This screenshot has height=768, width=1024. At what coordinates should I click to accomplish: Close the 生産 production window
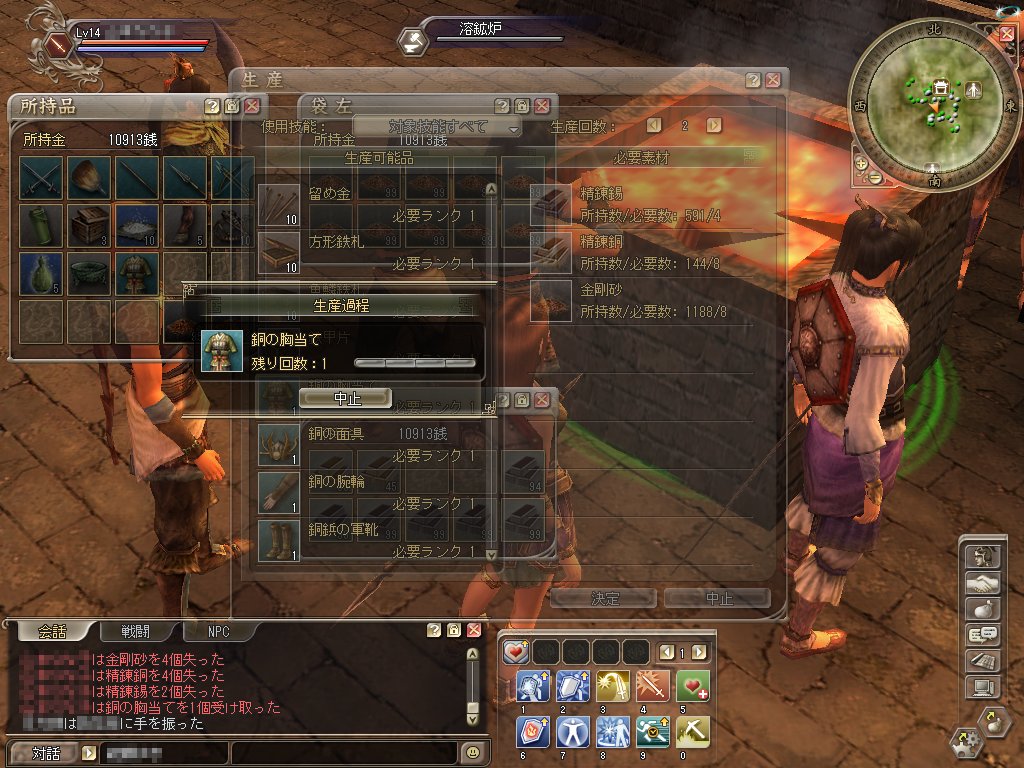coord(773,80)
